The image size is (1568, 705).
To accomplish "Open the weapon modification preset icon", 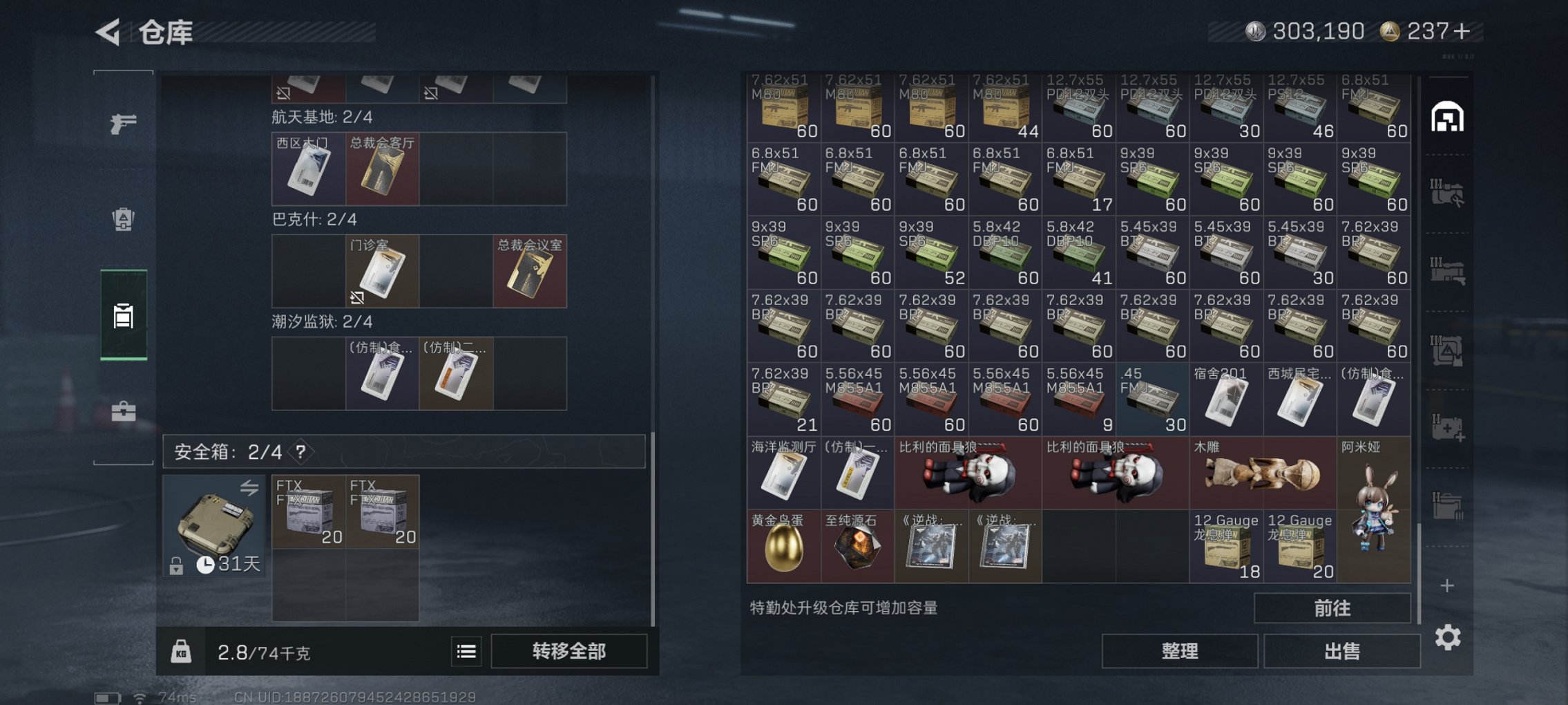I will pyautogui.click(x=1449, y=194).
